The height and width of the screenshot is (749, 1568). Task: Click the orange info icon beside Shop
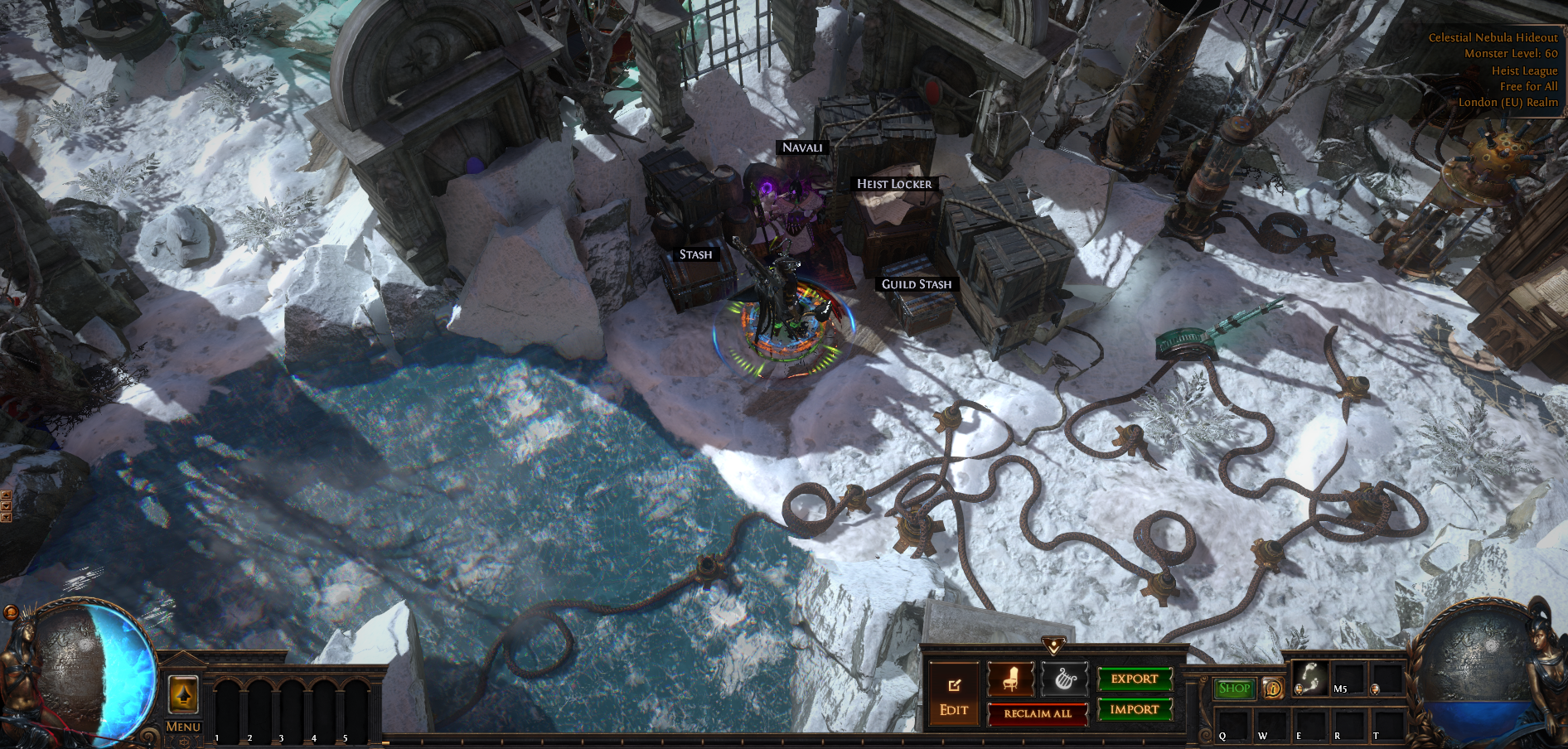(x=1272, y=689)
